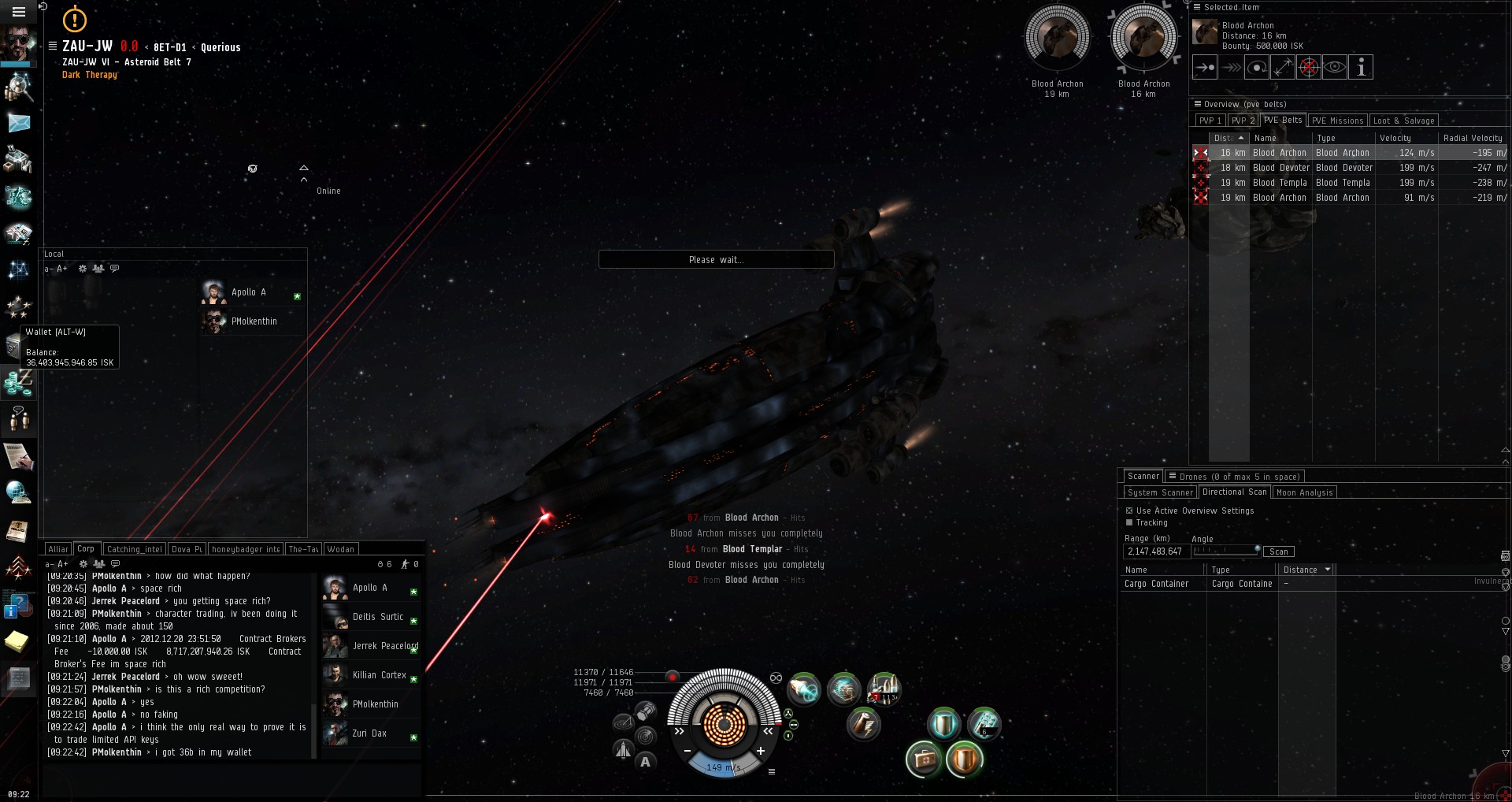Open the Alliance chat tab
Image resolution: width=1512 pixels, height=802 pixels.
(x=57, y=549)
